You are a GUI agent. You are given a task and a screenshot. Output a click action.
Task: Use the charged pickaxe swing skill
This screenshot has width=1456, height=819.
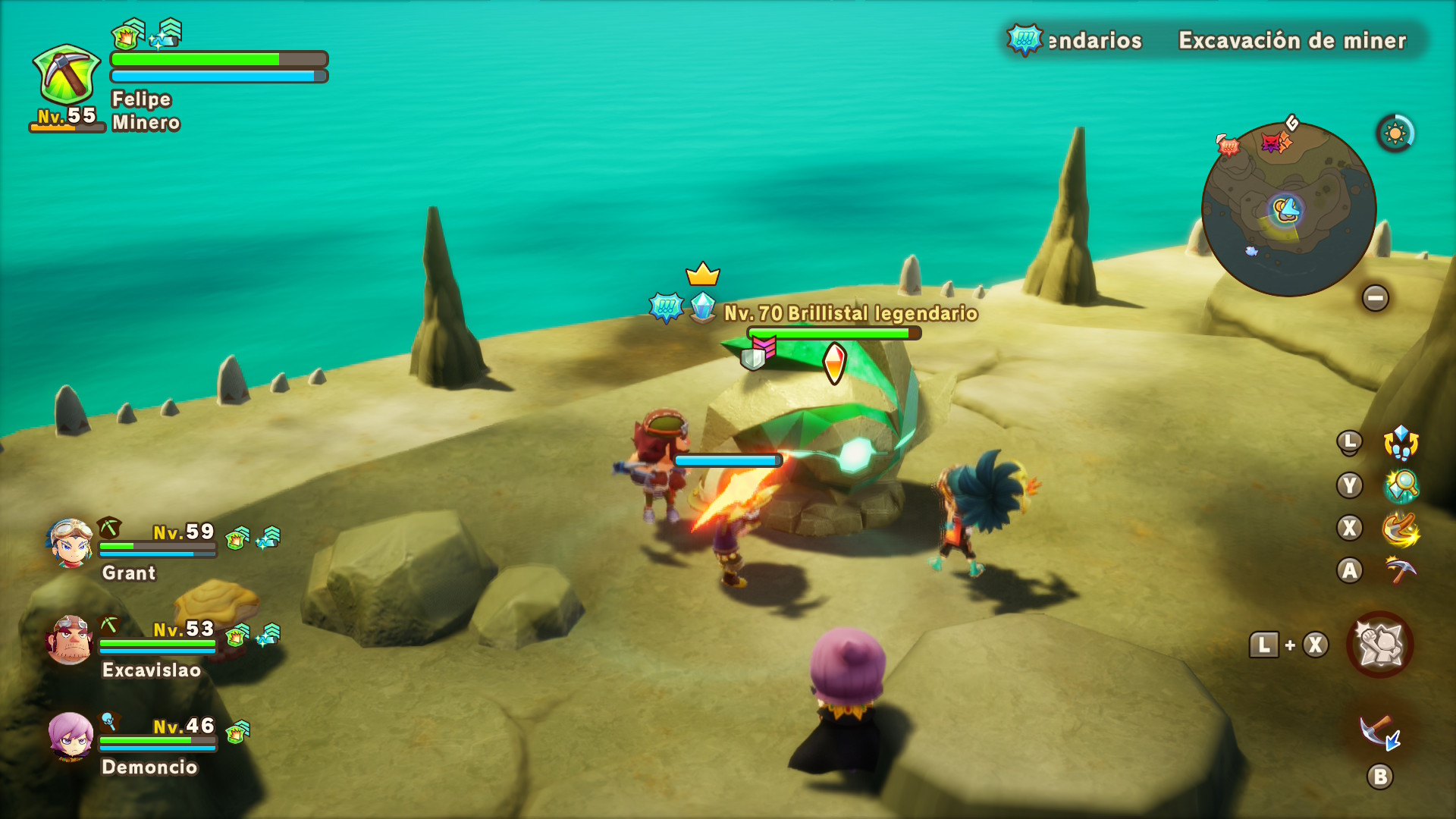tap(1400, 529)
